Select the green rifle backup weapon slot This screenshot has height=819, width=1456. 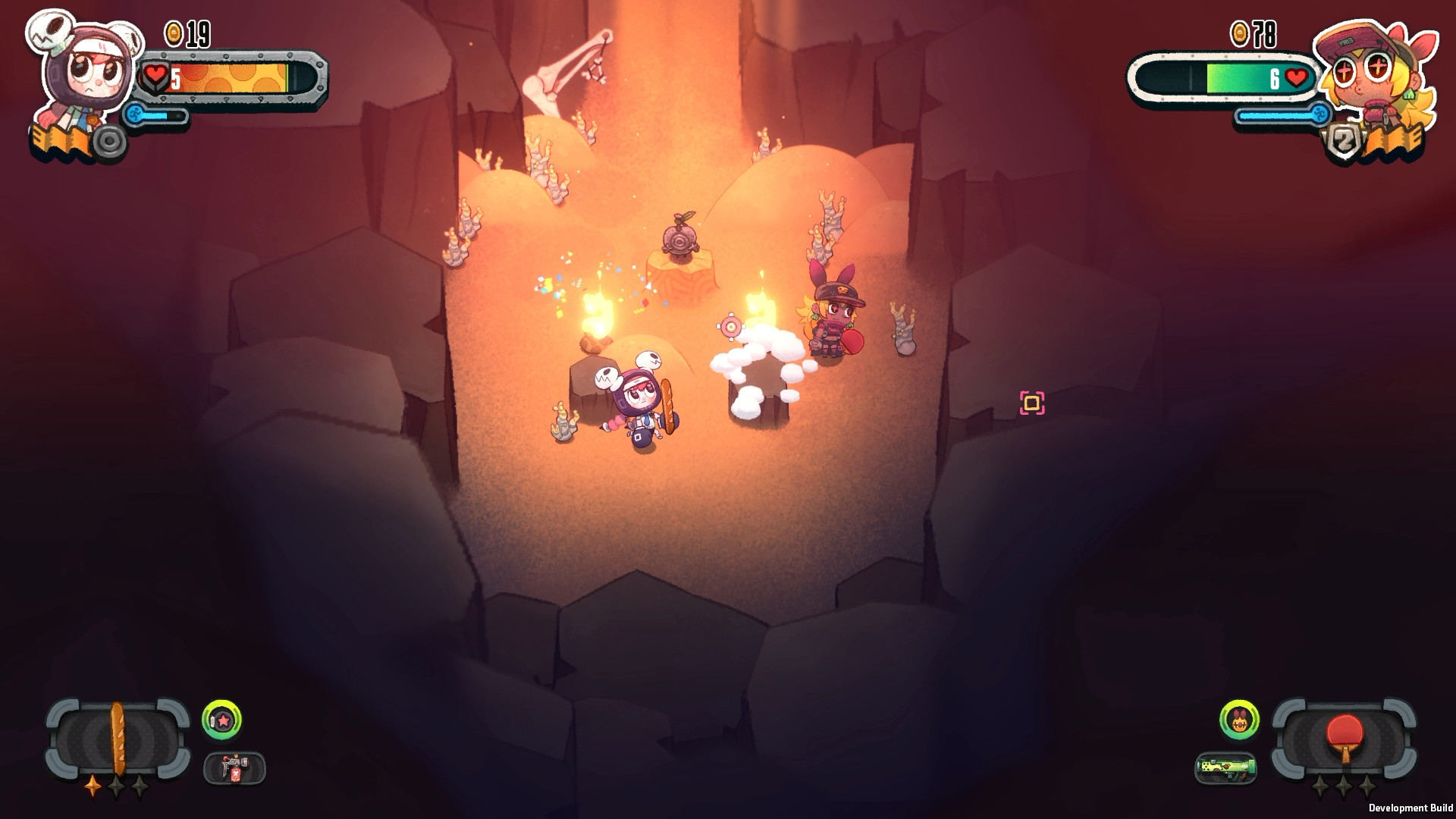click(1228, 767)
